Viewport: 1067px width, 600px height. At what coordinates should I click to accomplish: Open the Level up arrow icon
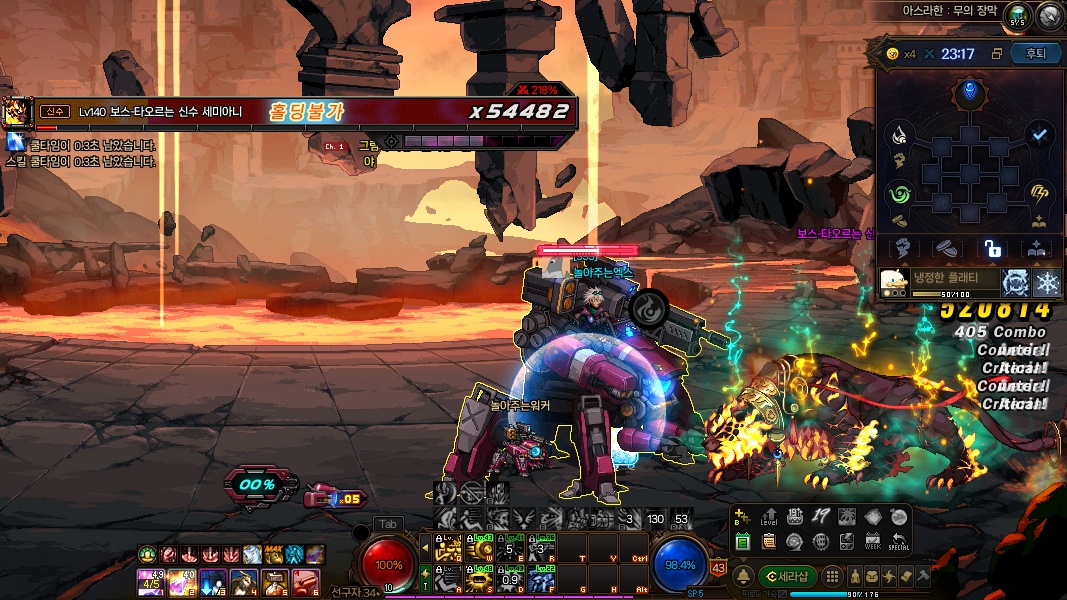[x=769, y=517]
